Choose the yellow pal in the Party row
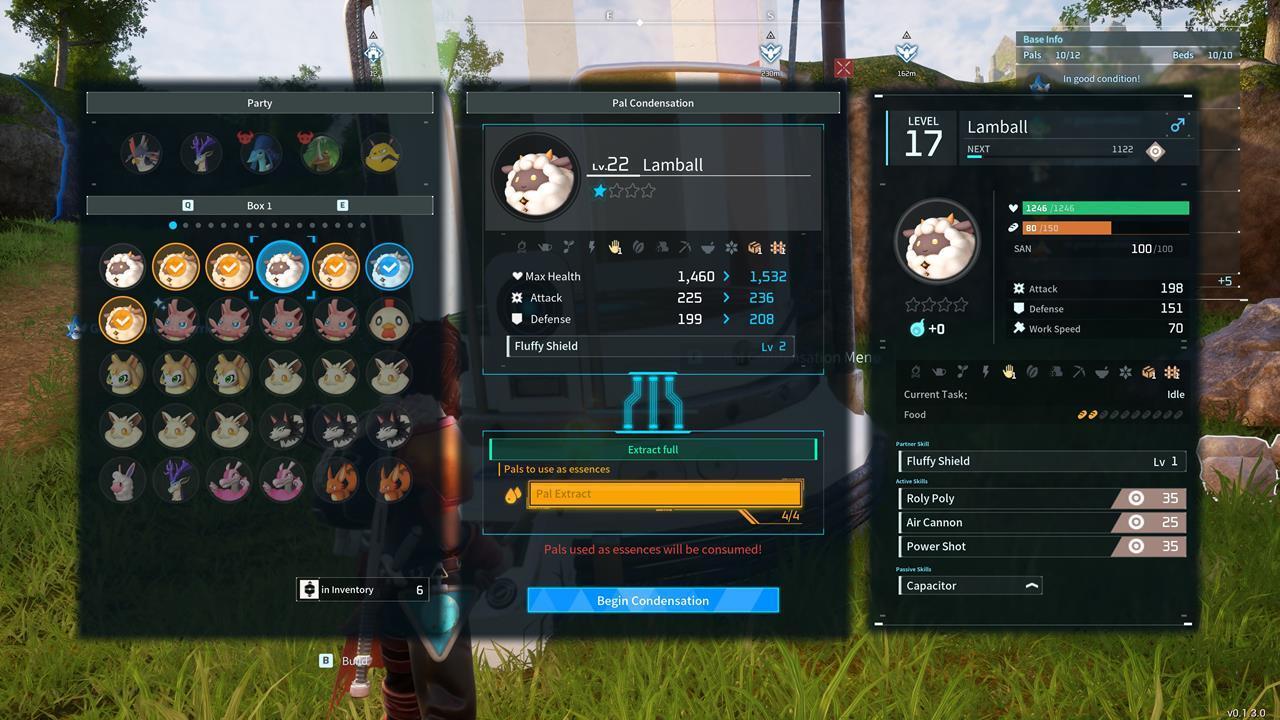Image resolution: width=1280 pixels, height=720 pixels. click(380, 153)
